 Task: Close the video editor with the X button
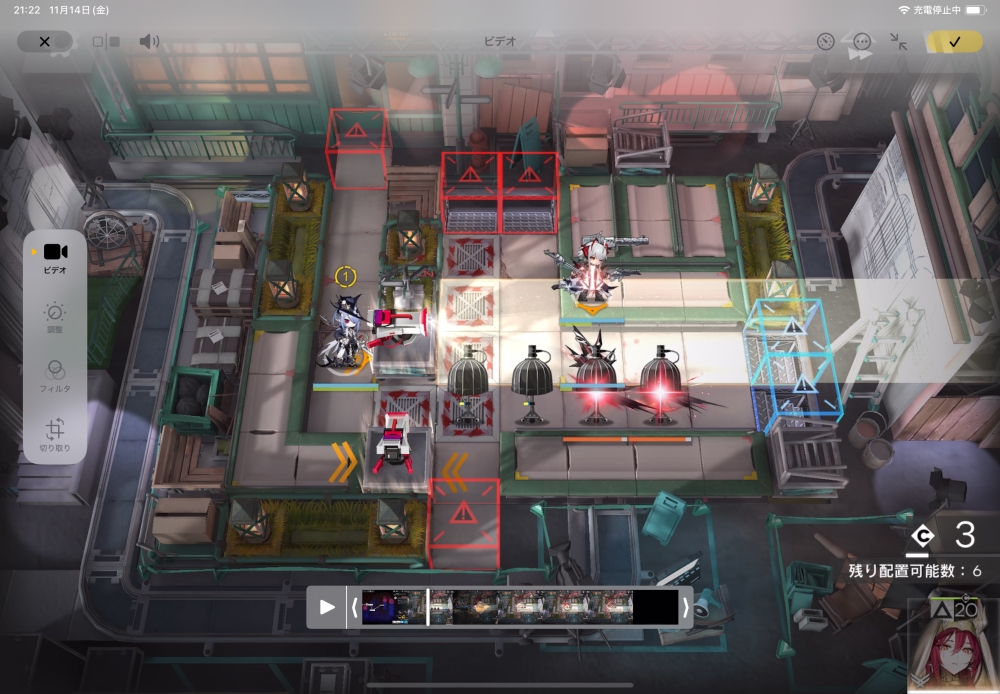[44, 41]
